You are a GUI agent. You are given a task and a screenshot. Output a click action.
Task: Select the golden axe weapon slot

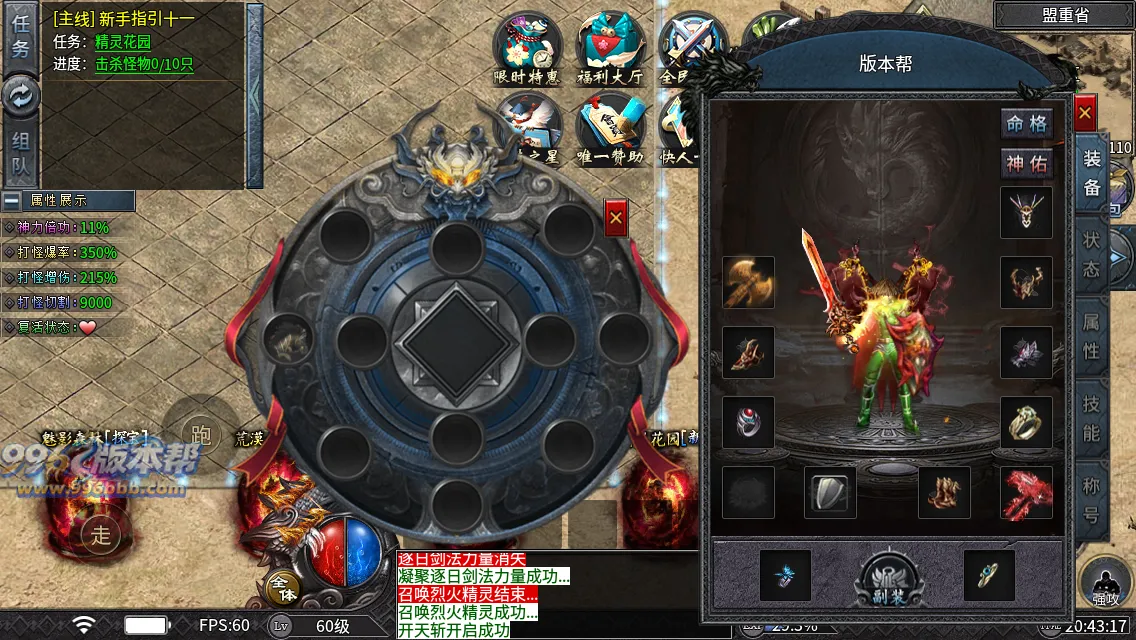(x=749, y=282)
